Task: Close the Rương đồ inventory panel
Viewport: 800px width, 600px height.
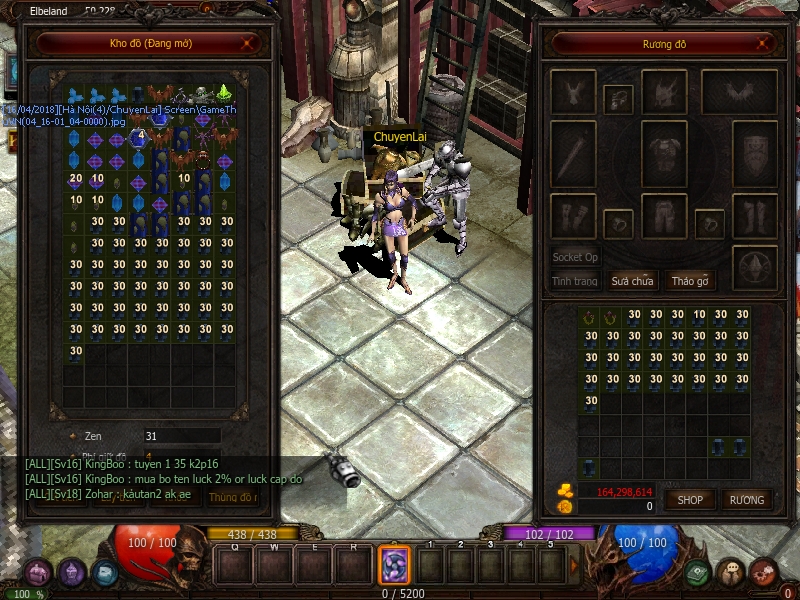Action: [765, 43]
